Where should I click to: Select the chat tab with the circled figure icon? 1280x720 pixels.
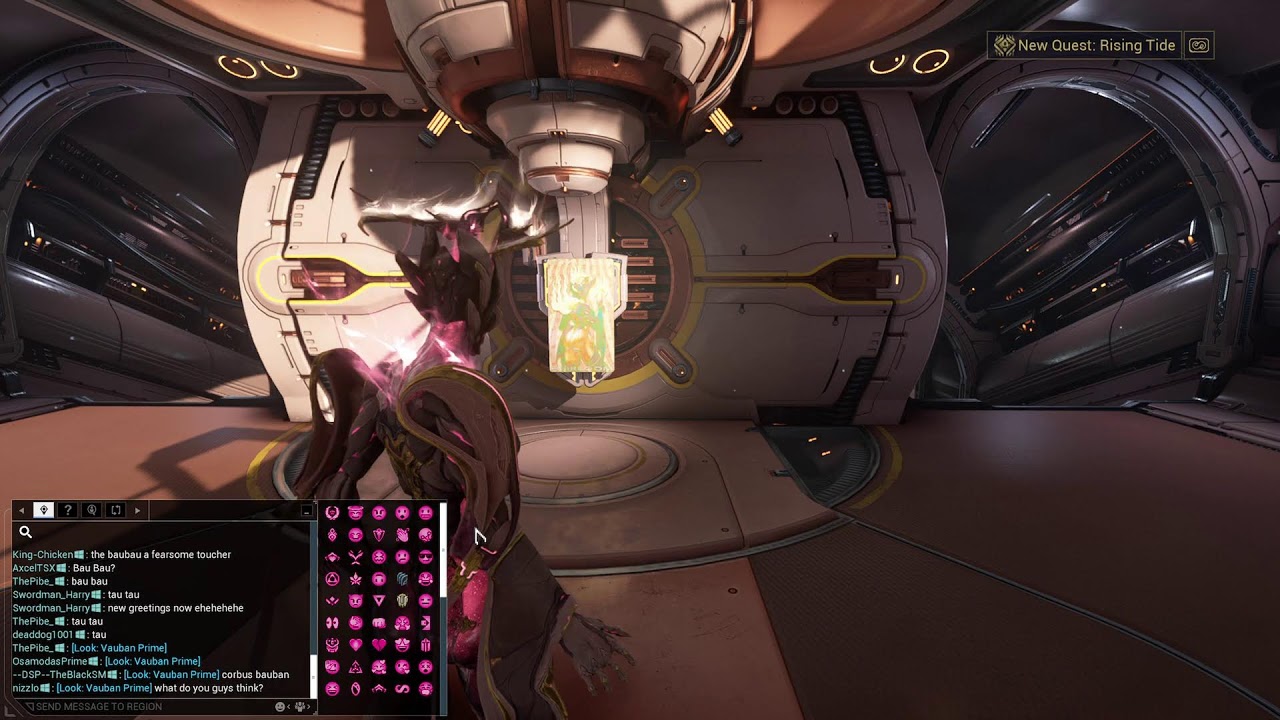click(92, 510)
